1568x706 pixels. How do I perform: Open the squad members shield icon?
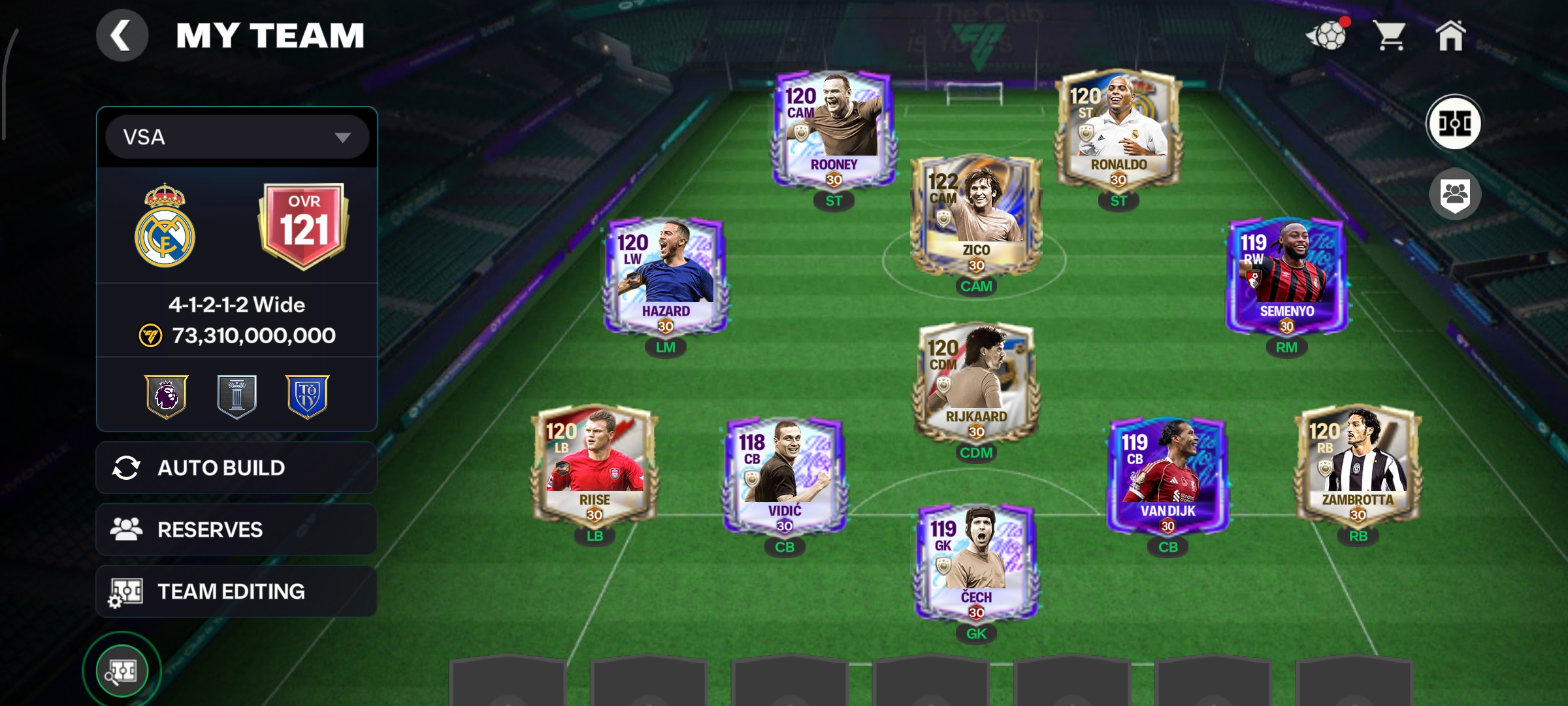click(1454, 194)
